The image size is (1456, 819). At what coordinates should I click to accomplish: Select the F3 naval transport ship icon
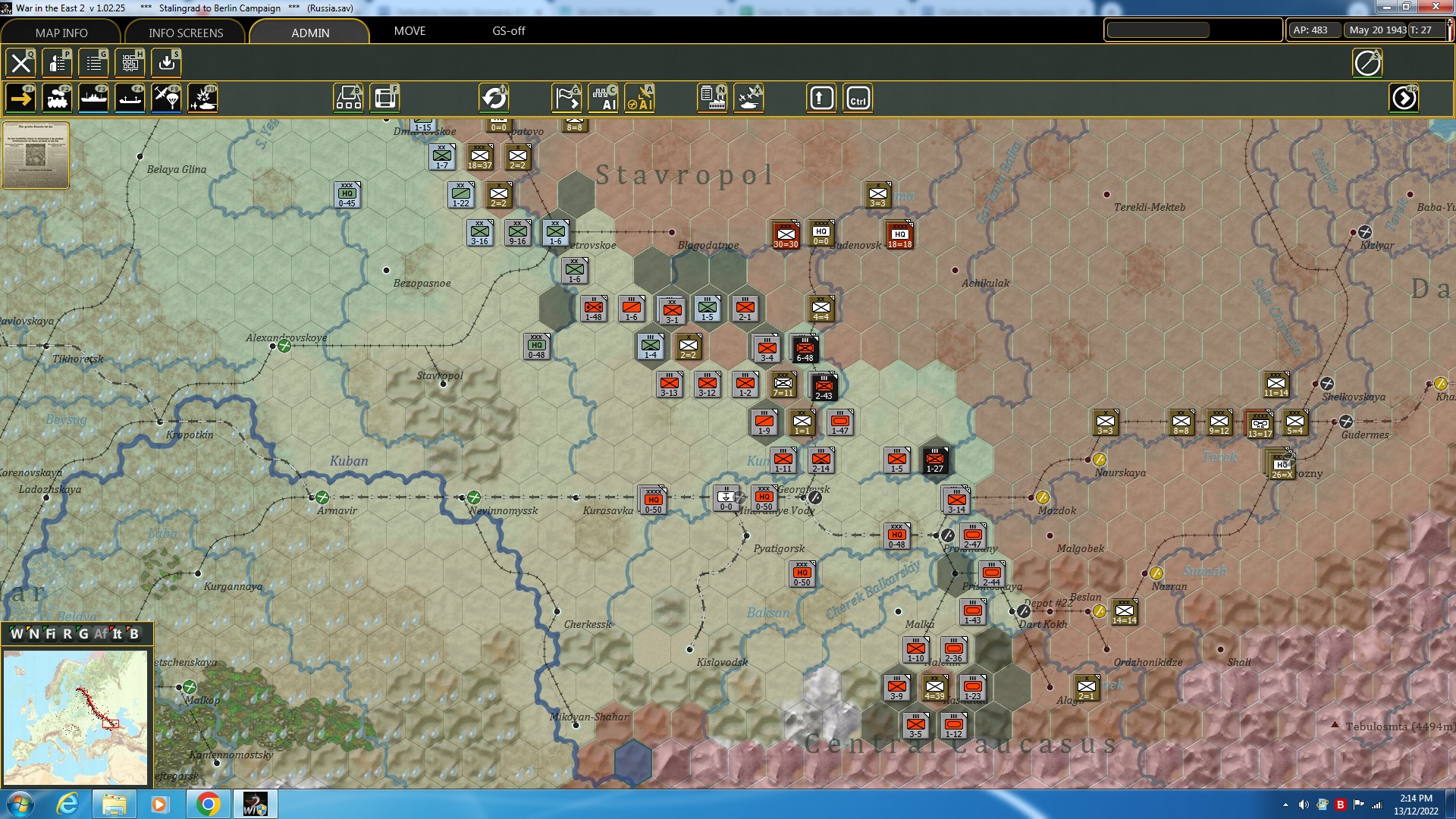[x=94, y=98]
